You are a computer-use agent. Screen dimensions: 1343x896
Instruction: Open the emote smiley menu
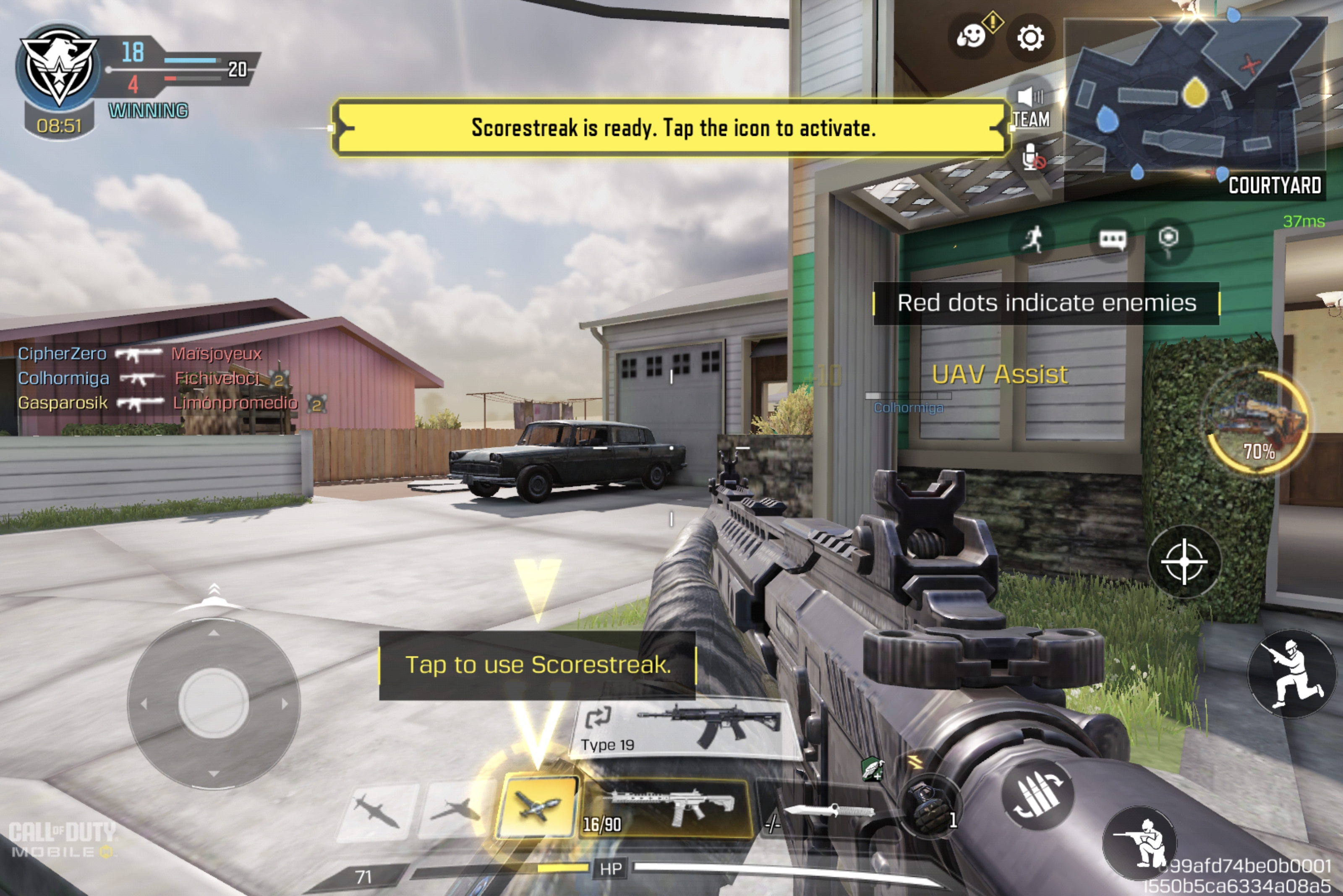click(x=972, y=36)
